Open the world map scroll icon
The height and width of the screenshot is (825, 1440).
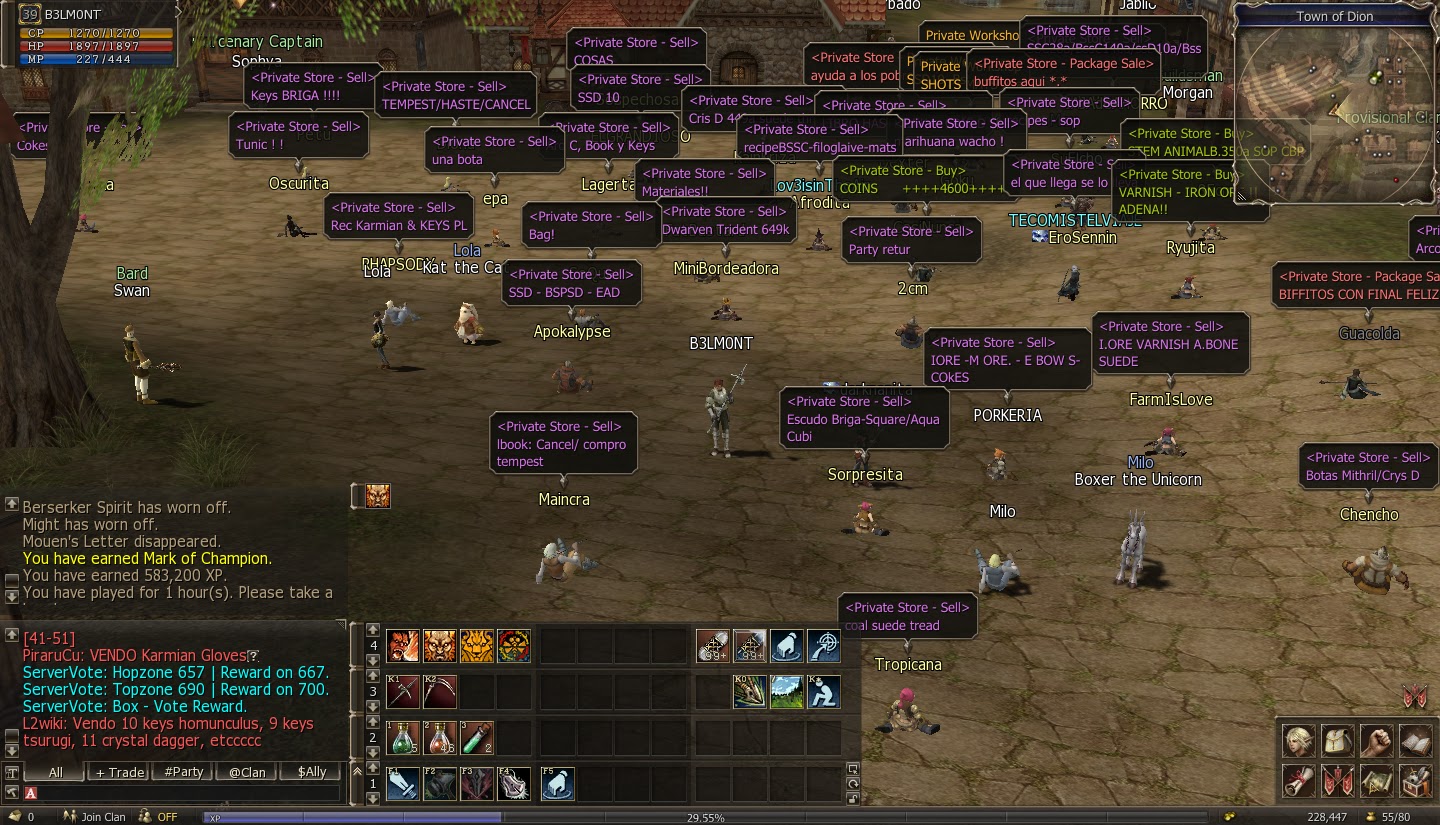coord(1376,782)
